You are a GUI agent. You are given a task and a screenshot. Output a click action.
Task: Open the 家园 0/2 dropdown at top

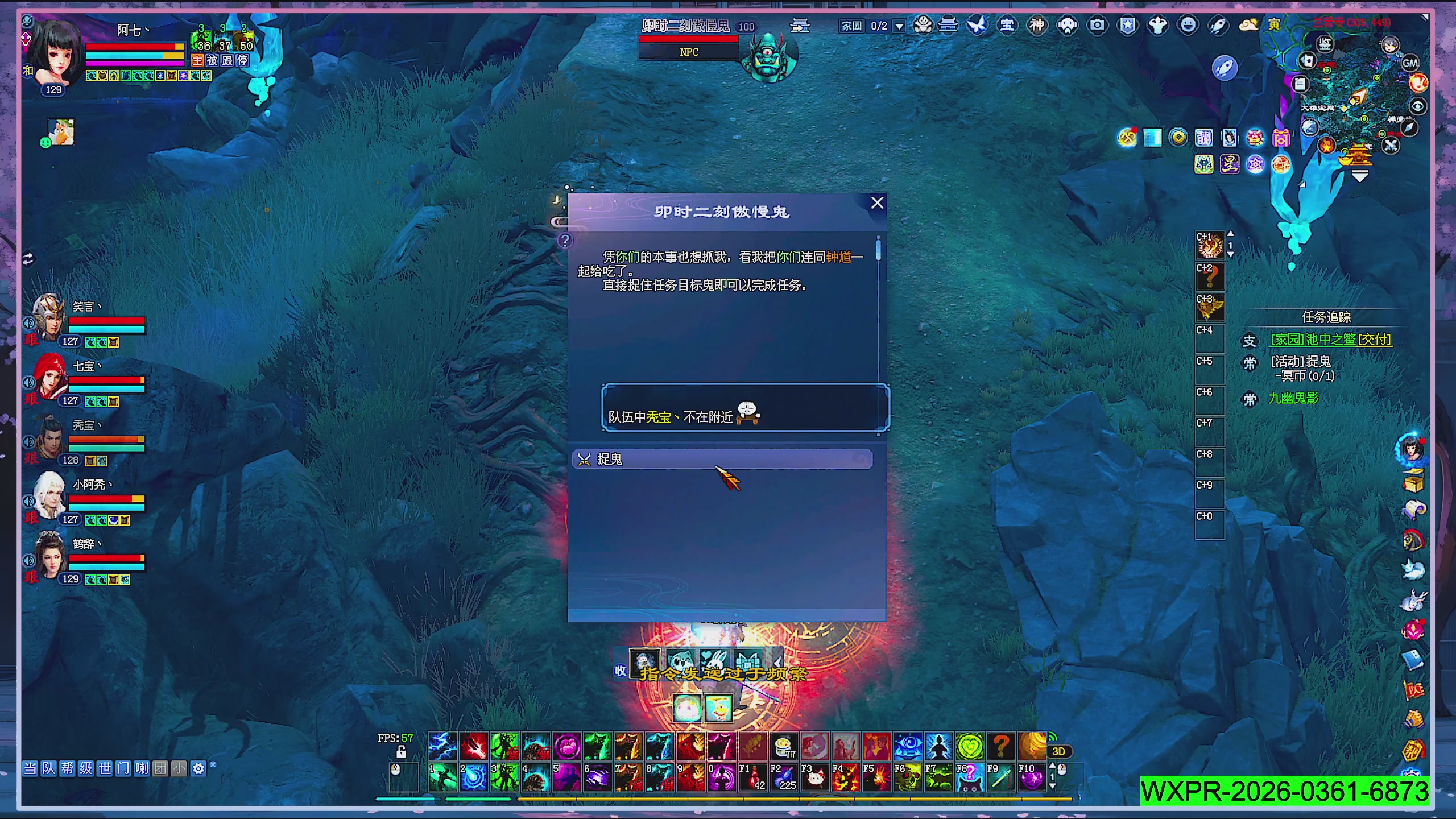tap(899, 26)
